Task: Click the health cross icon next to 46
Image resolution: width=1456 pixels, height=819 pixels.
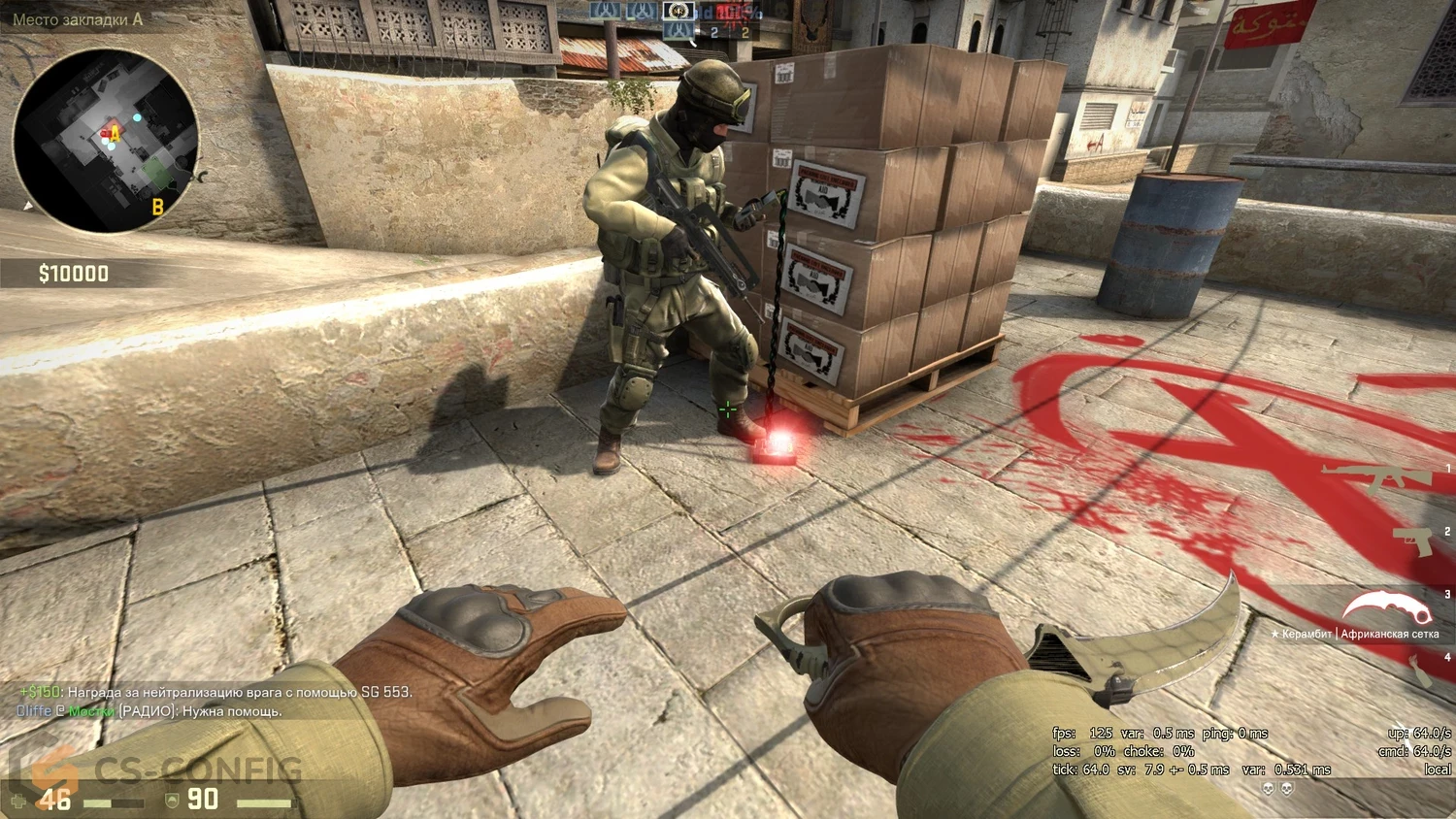Action: point(19,799)
